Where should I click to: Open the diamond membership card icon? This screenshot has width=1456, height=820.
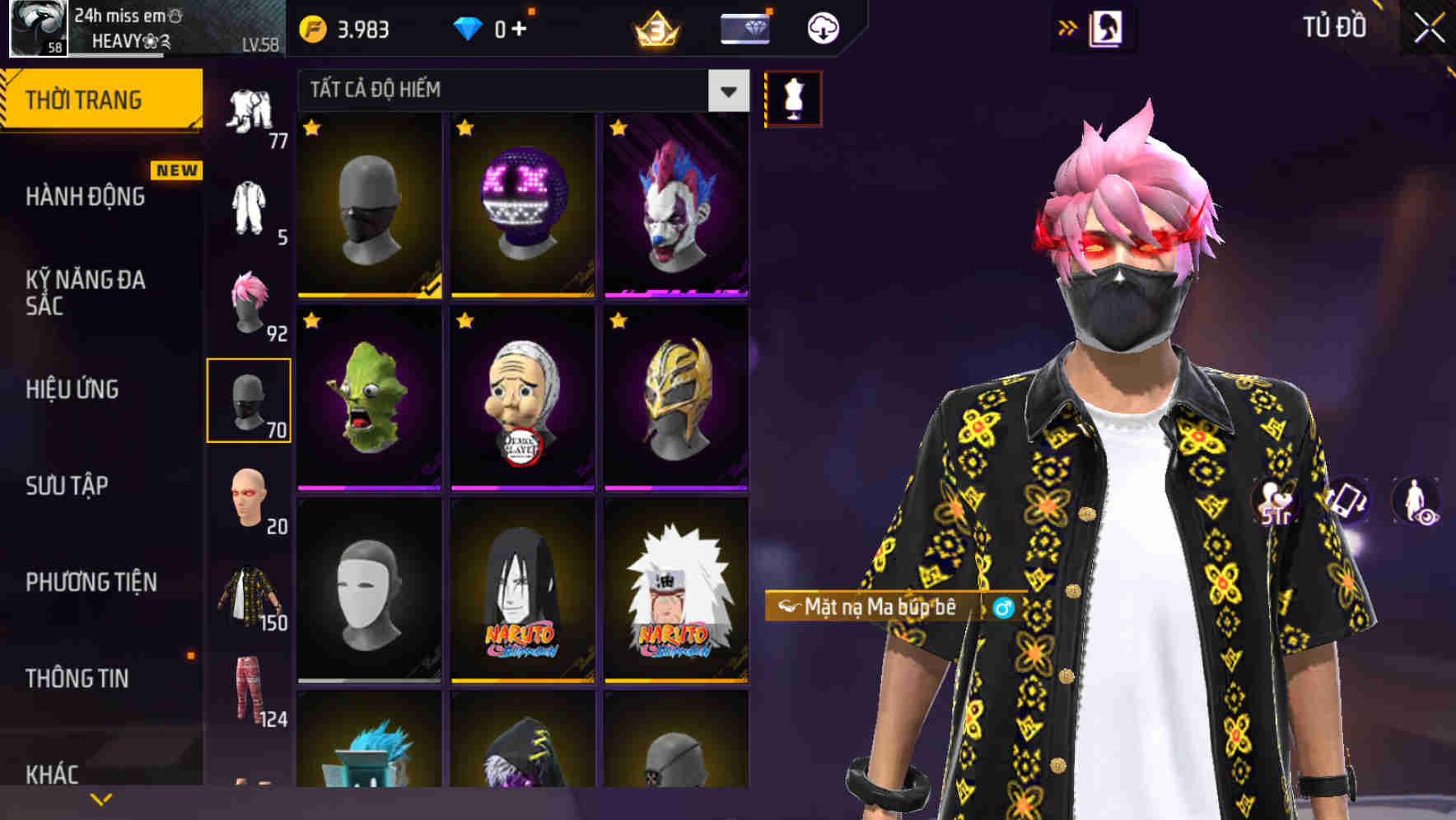745,27
